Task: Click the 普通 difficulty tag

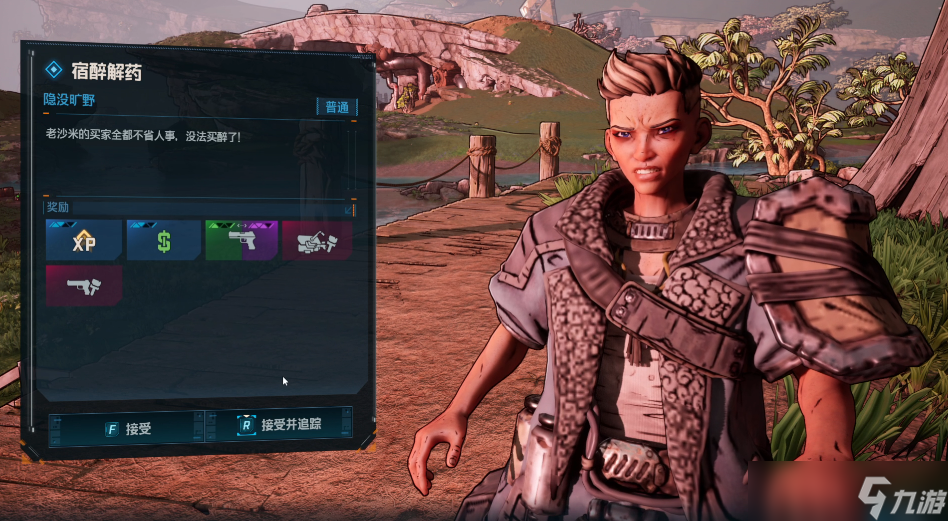Action: pyautogui.click(x=336, y=107)
